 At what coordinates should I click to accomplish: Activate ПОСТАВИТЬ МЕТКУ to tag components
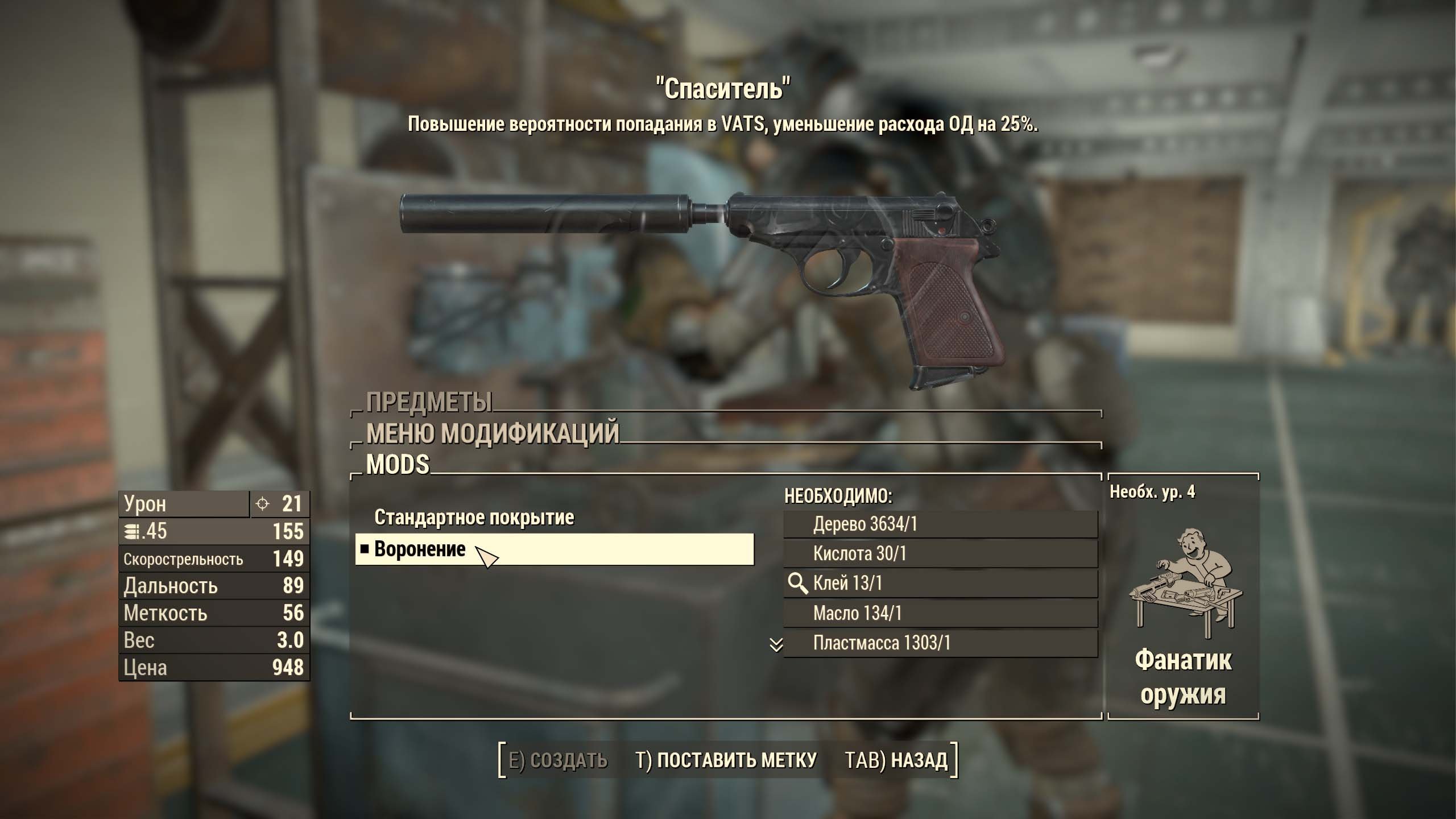[726, 760]
